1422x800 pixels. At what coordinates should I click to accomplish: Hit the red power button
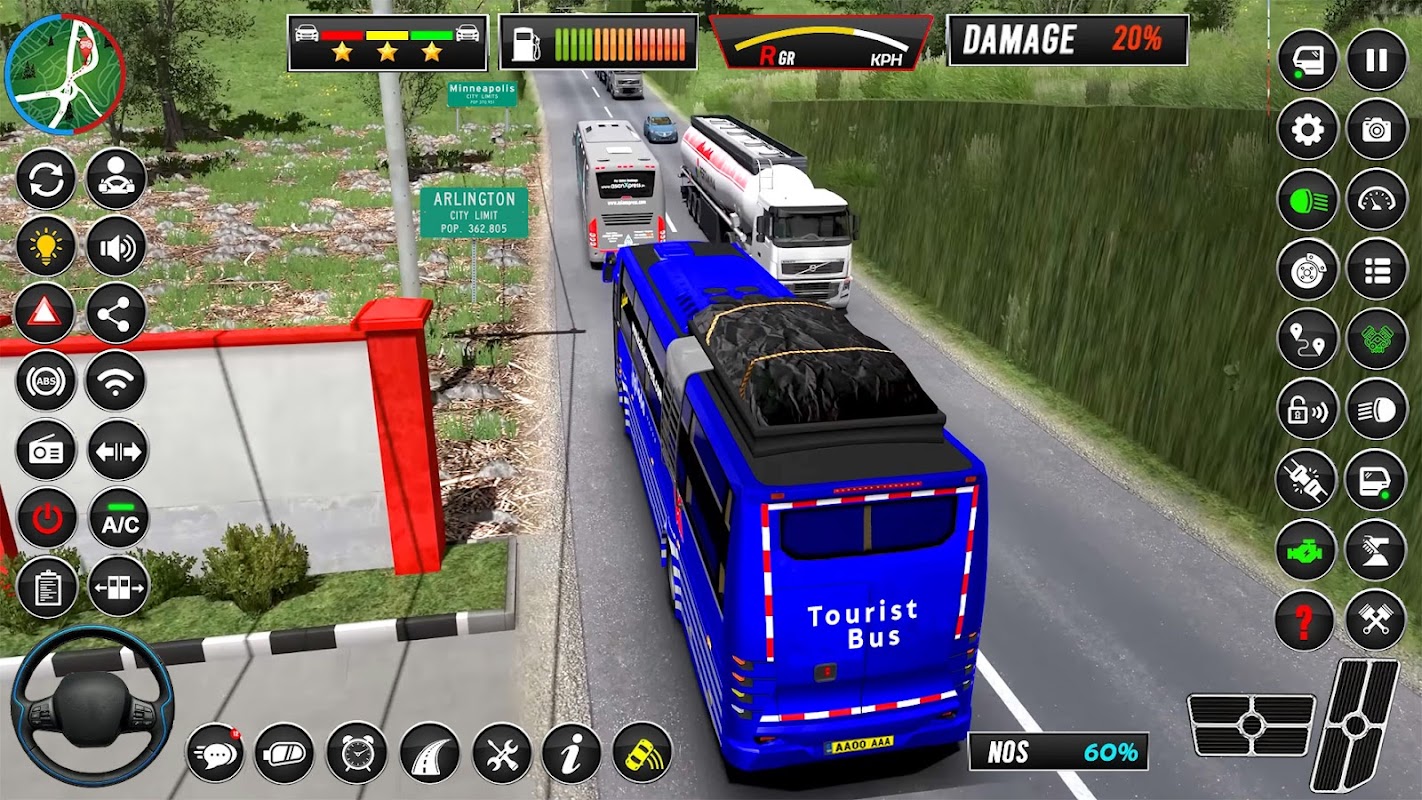(45, 518)
